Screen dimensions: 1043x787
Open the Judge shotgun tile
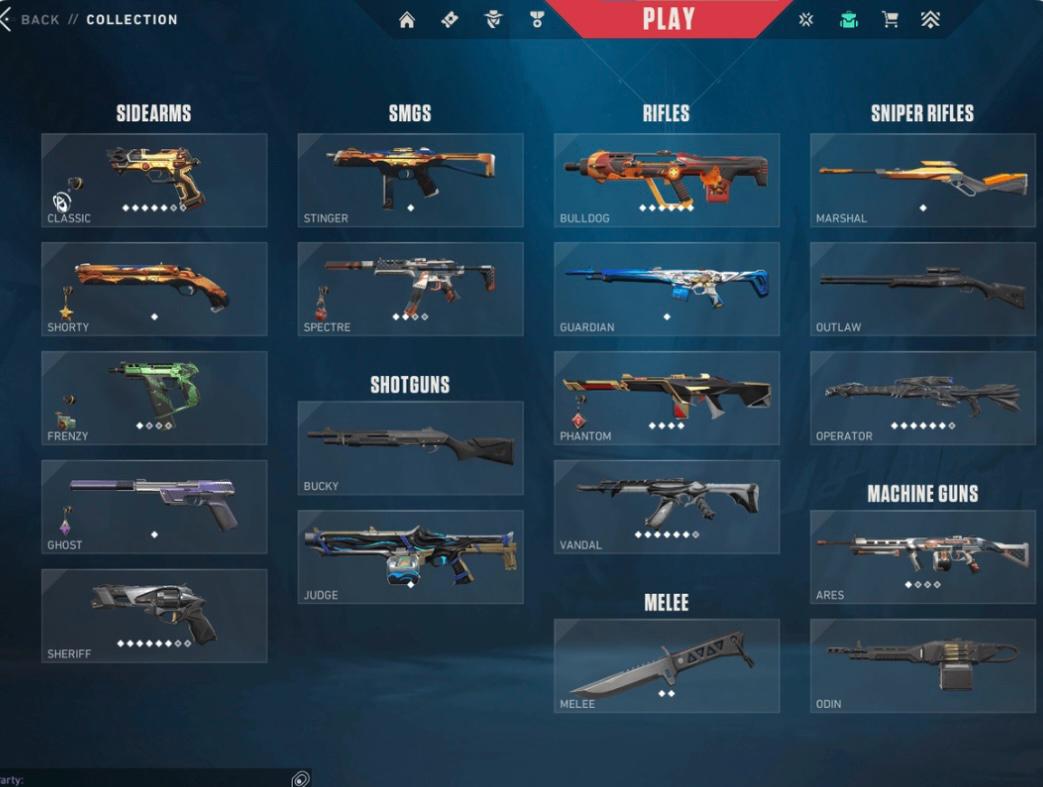[410, 557]
